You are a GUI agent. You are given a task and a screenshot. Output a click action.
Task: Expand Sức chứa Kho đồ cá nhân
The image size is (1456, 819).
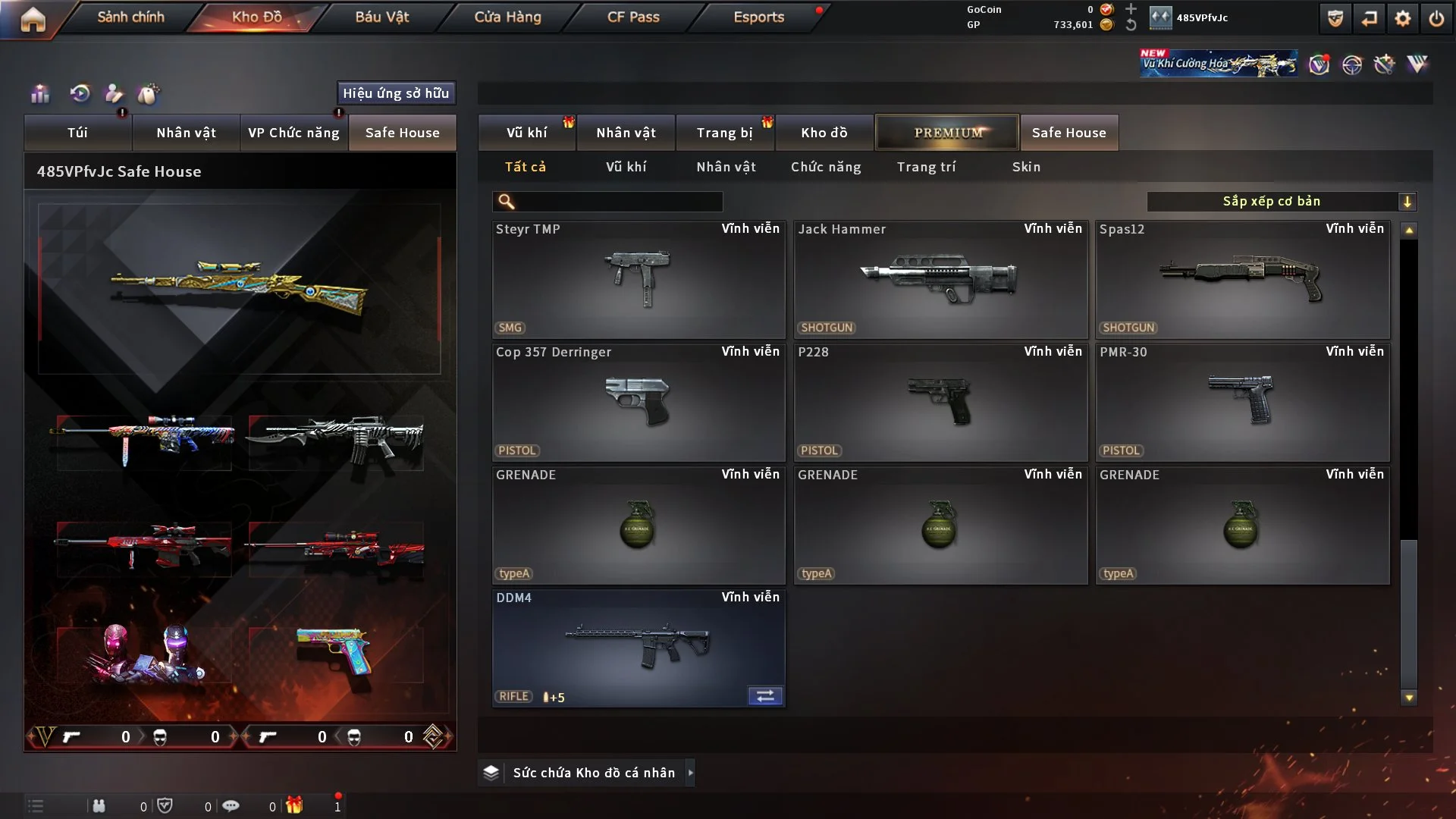click(690, 773)
